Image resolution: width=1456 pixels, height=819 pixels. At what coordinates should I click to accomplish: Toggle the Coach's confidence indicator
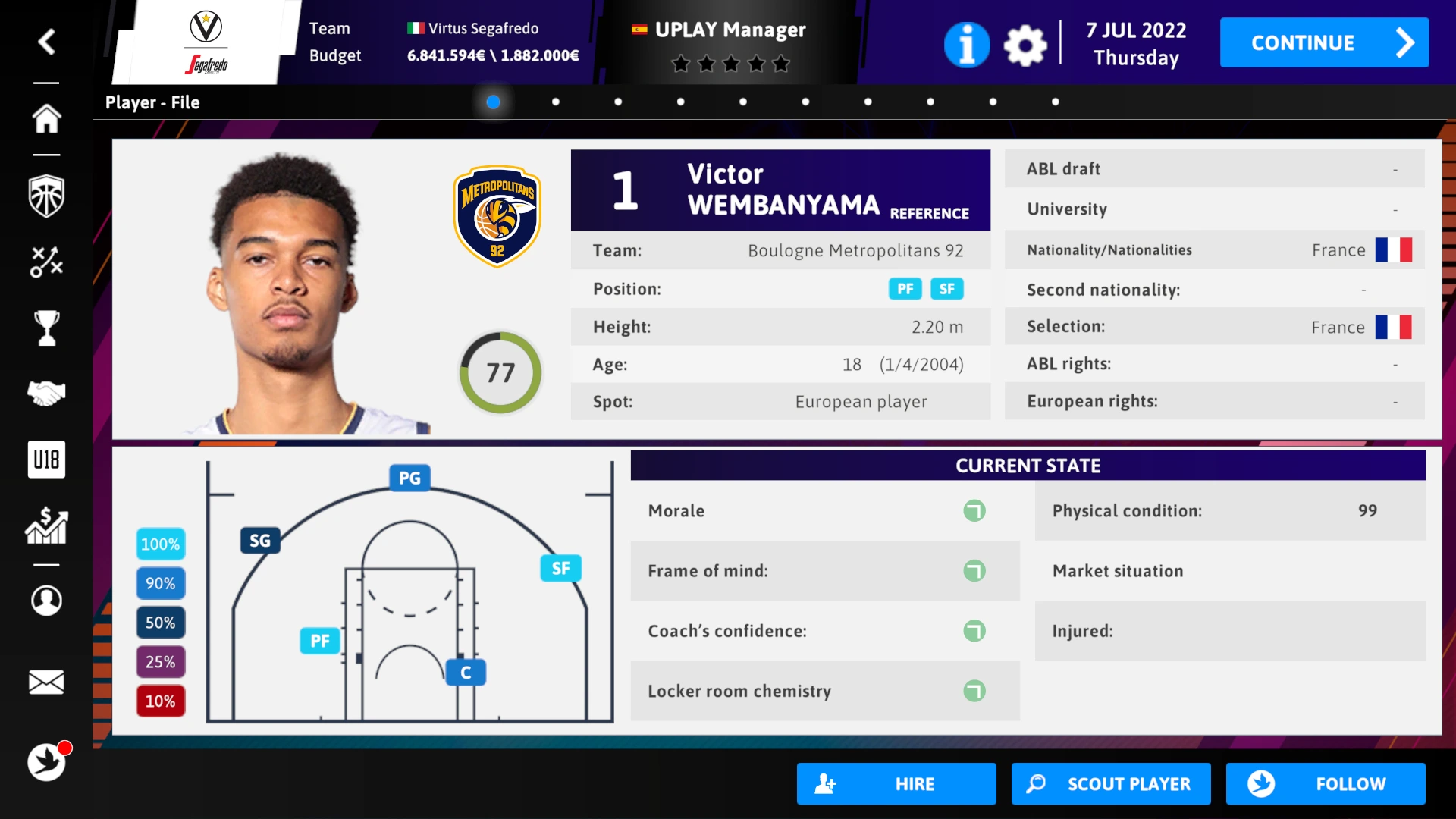[x=975, y=630]
